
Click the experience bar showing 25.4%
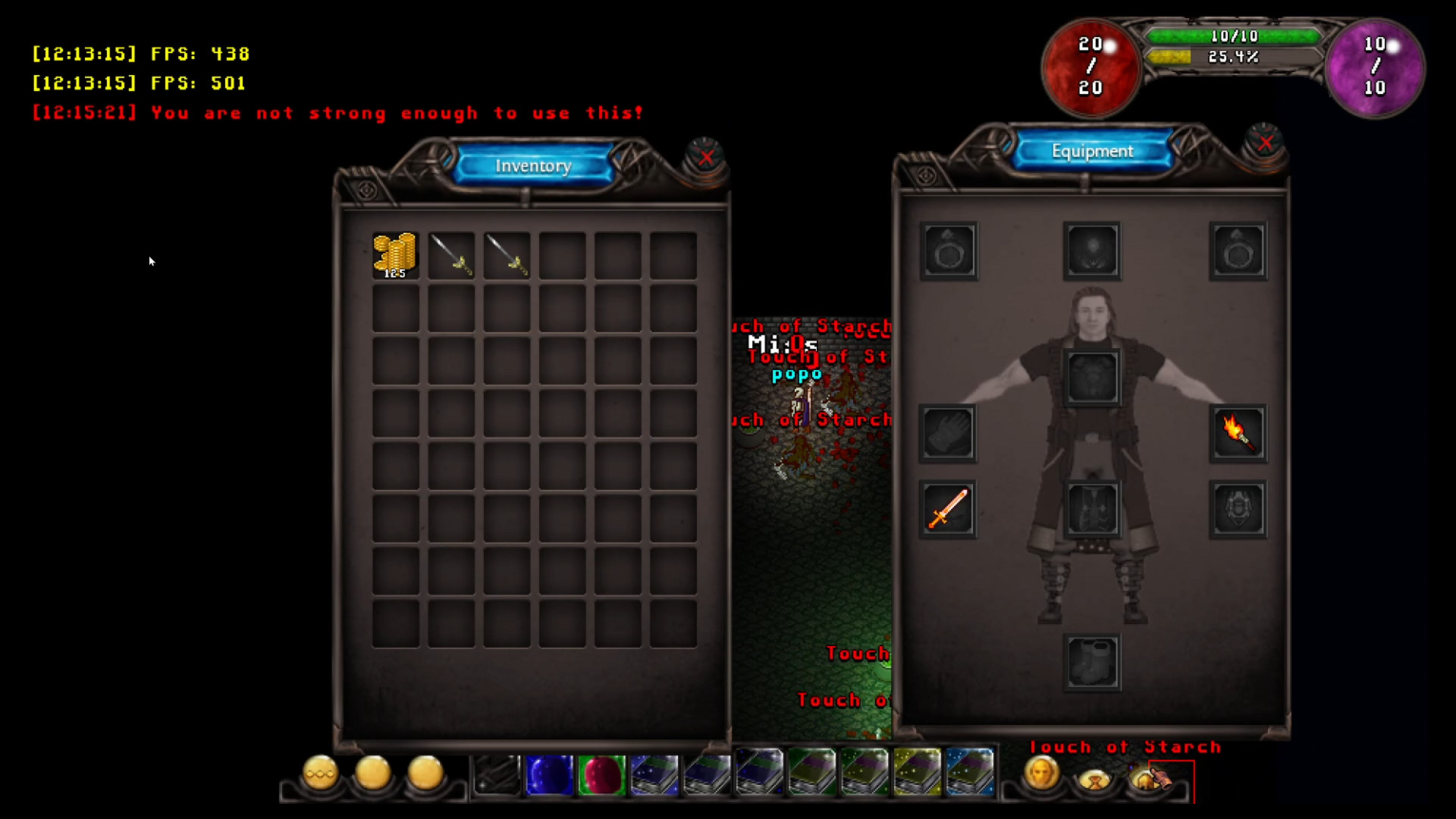(1234, 55)
